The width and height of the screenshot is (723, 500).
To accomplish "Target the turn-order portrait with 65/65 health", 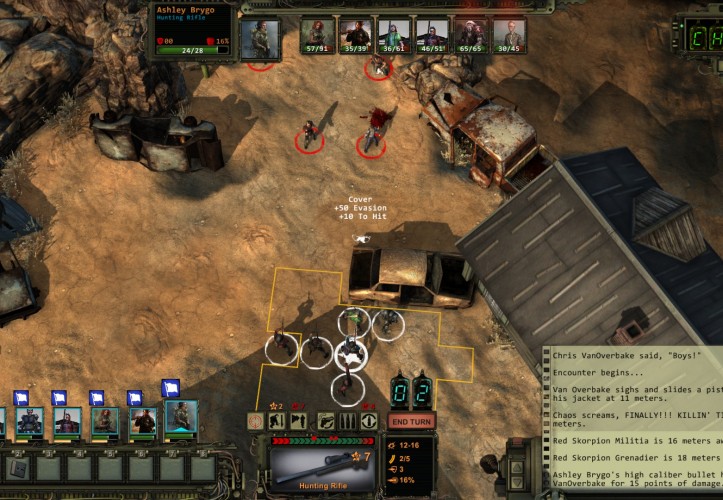I will (470, 34).
